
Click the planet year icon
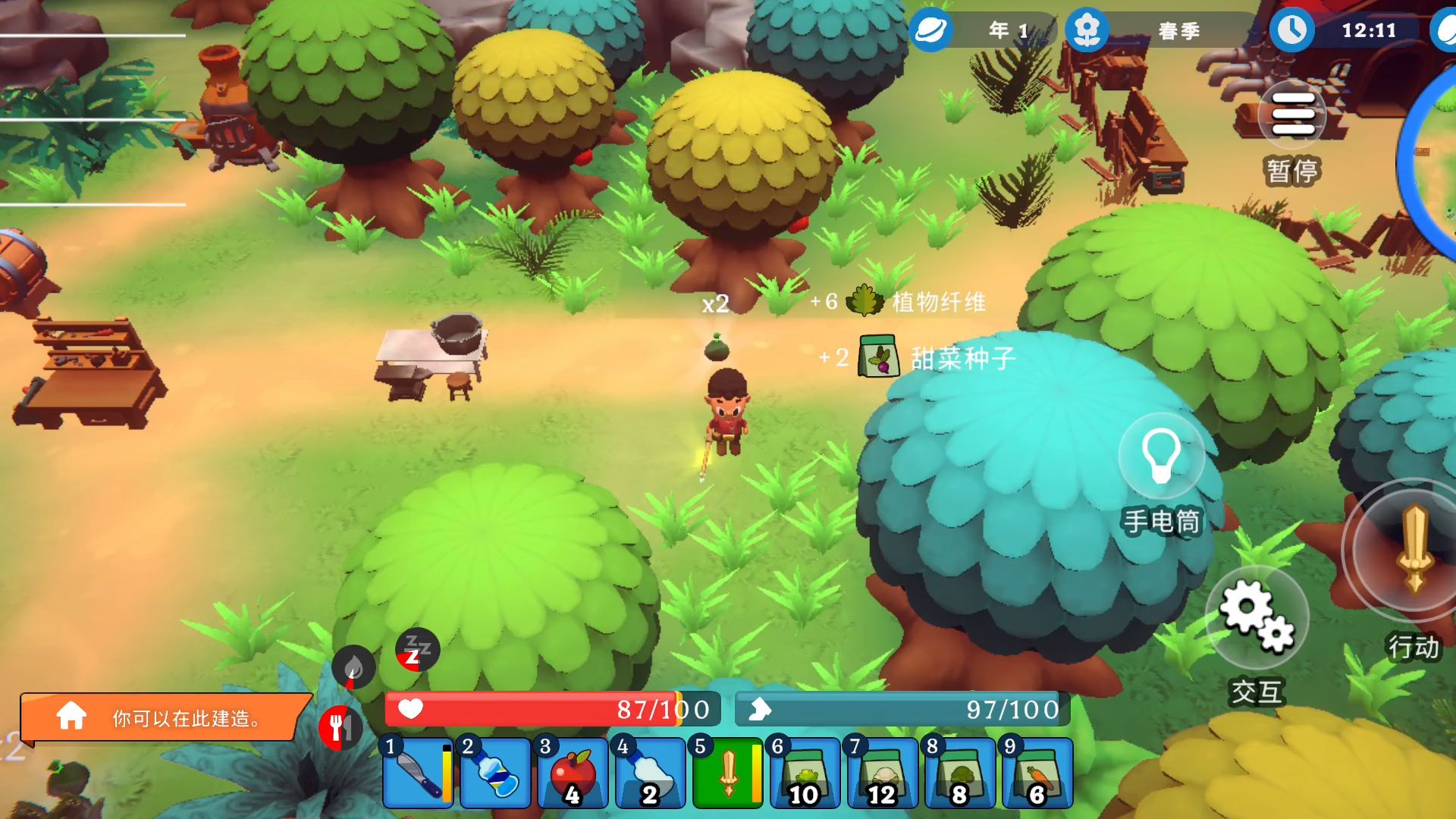(930, 30)
